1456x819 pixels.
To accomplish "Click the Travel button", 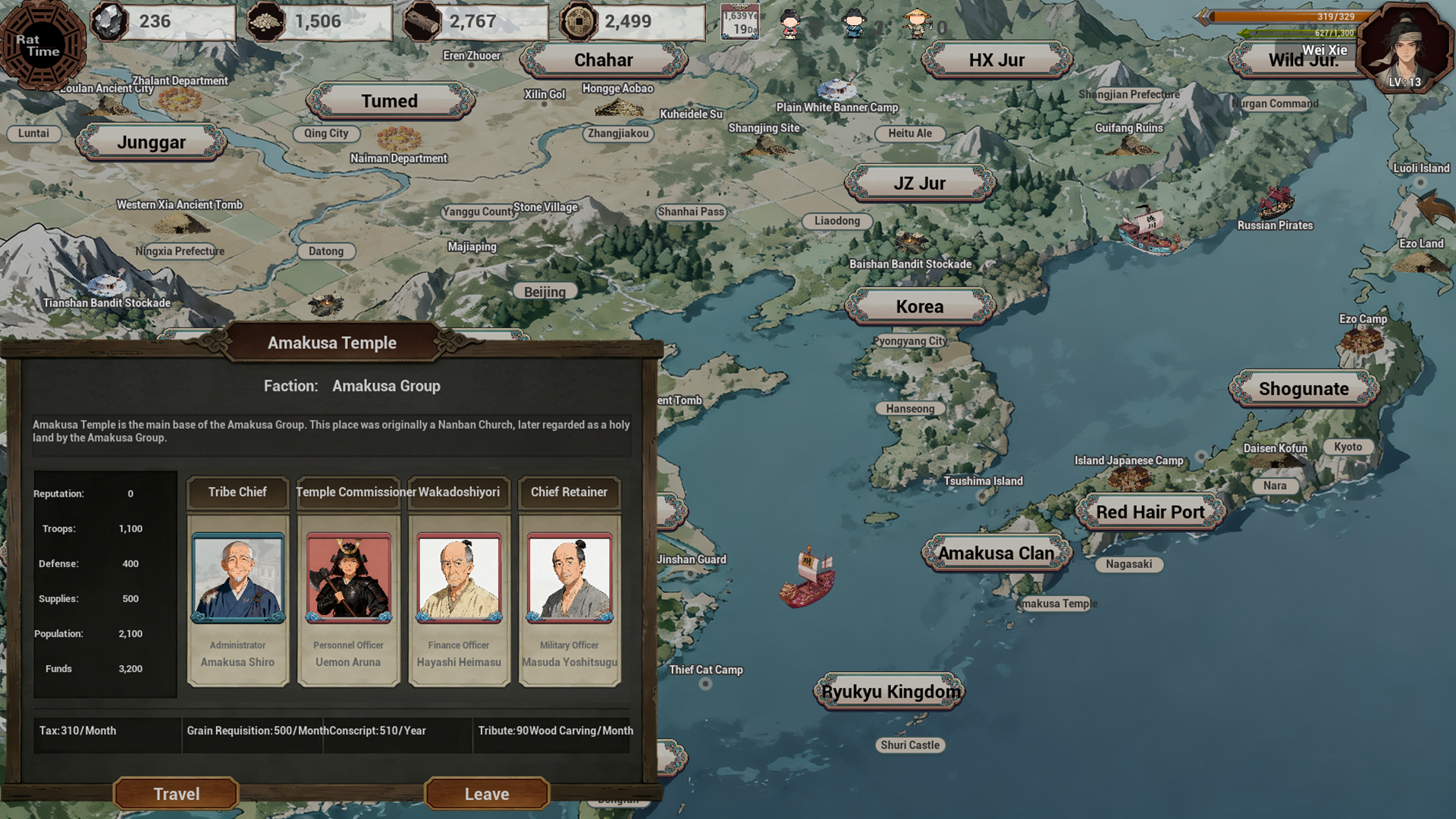I will [176, 793].
